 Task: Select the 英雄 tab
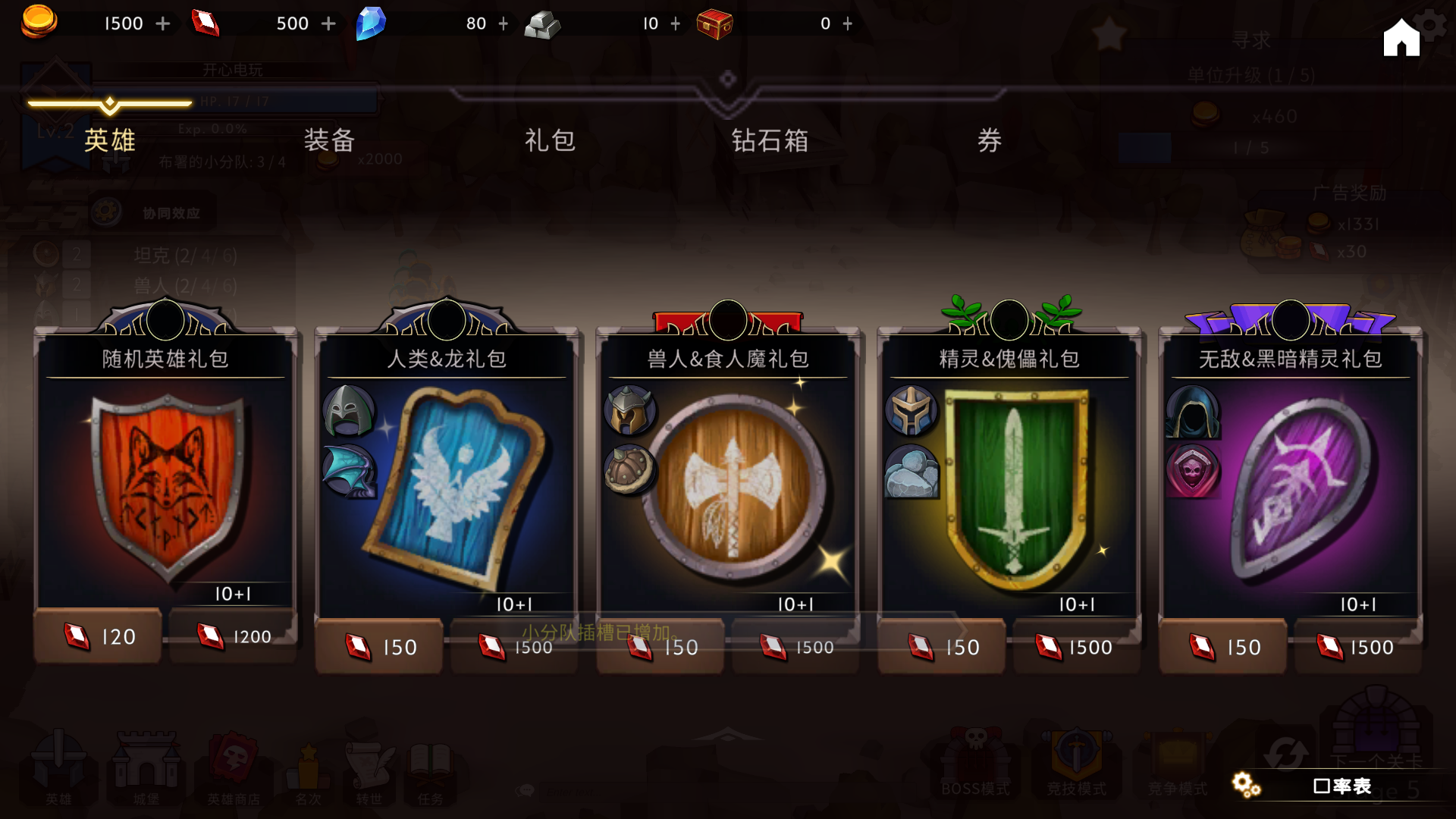point(110,140)
